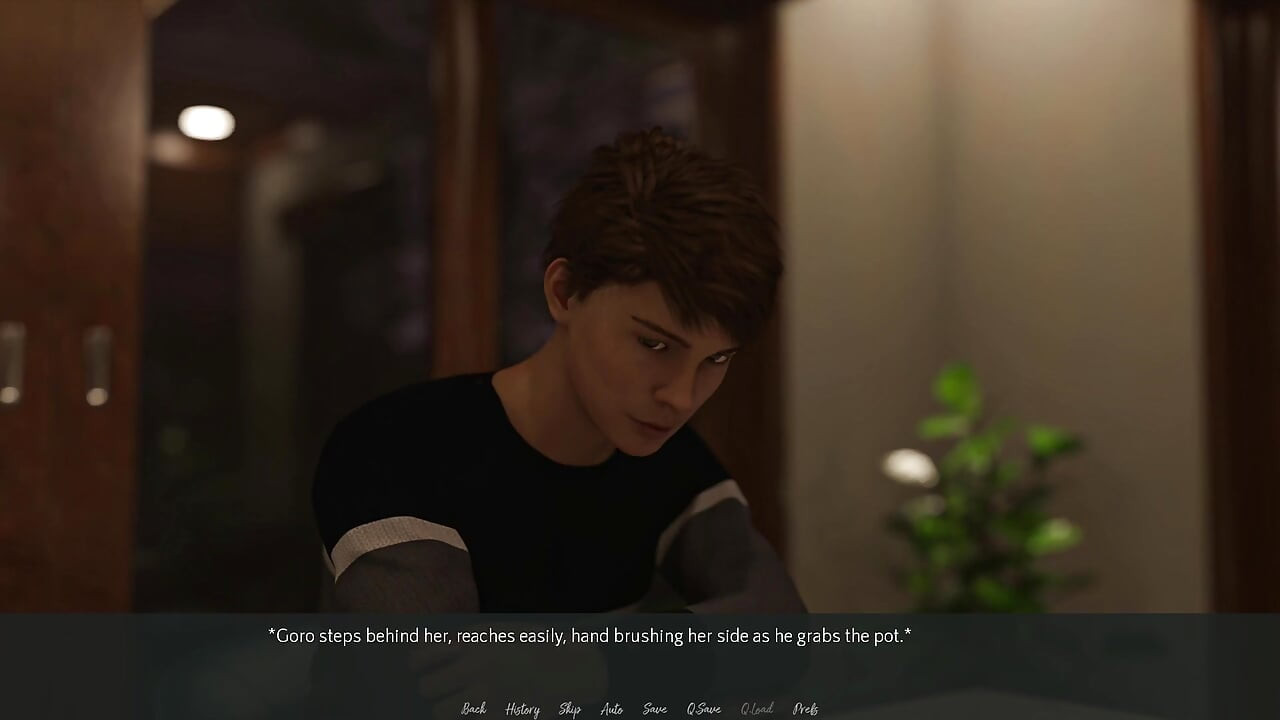Click Q.Load from the bottom menu row
The image size is (1280, 720).
756,708
